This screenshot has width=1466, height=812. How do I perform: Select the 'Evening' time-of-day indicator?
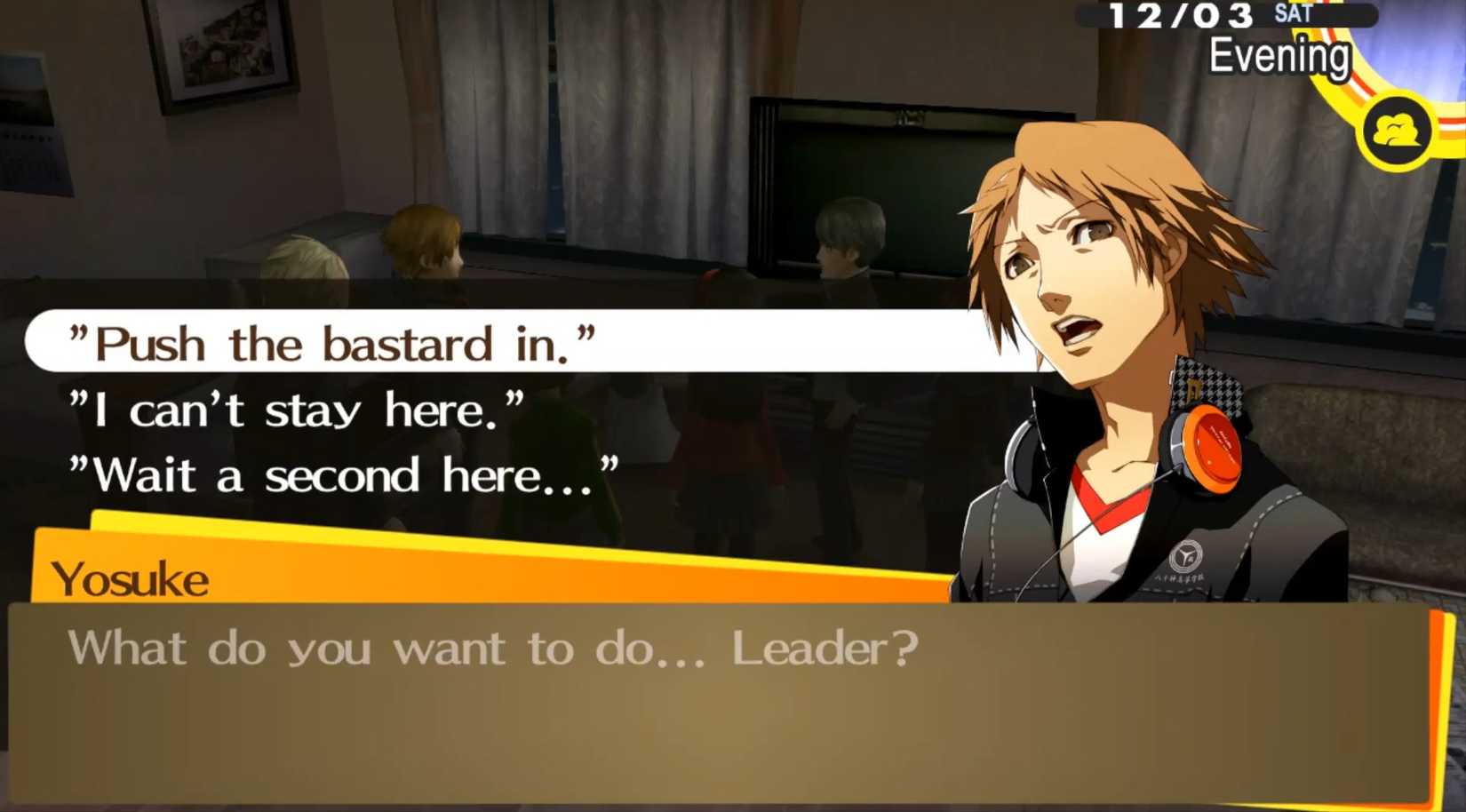pos(1281,55)
